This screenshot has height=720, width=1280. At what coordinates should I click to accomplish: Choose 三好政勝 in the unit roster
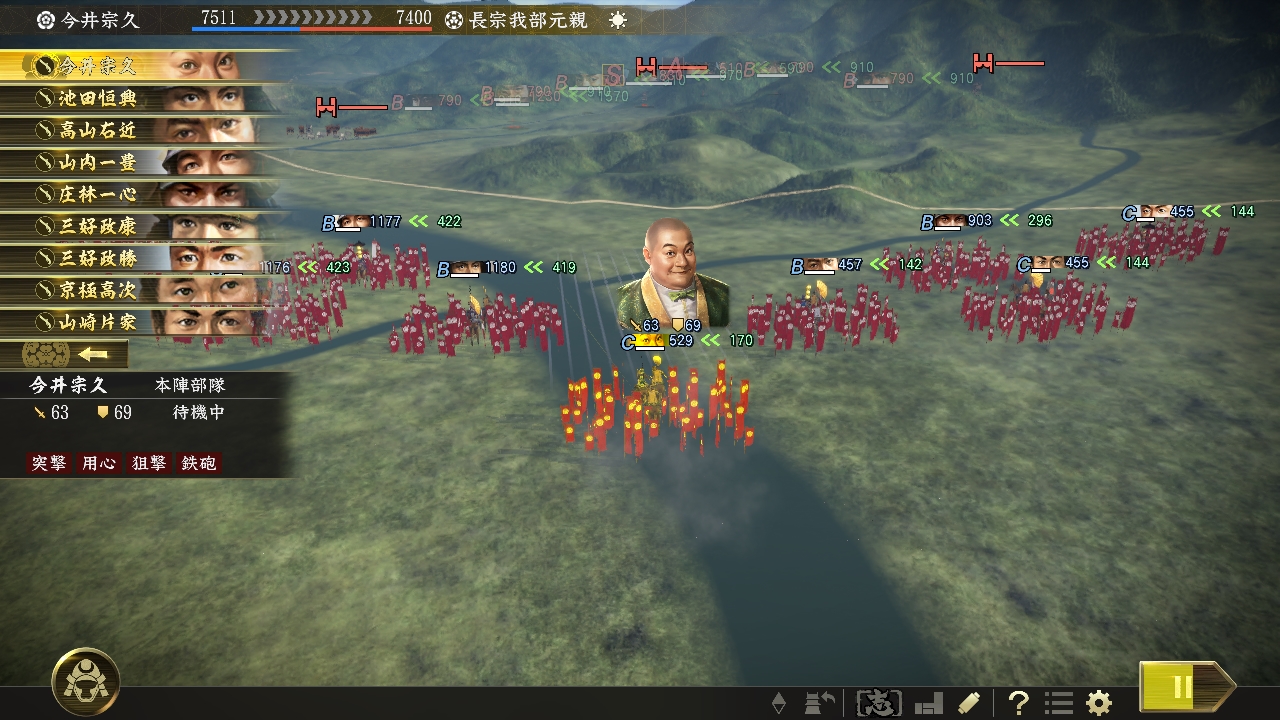point(140,258)
